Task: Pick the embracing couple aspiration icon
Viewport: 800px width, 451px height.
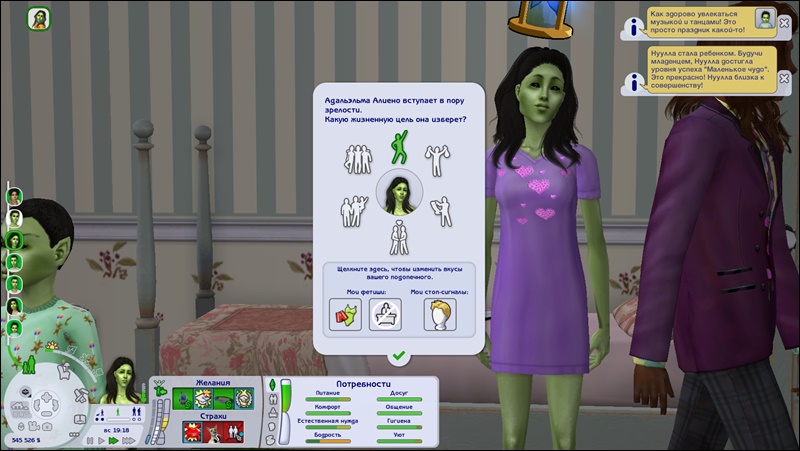Action: [355, 211]
